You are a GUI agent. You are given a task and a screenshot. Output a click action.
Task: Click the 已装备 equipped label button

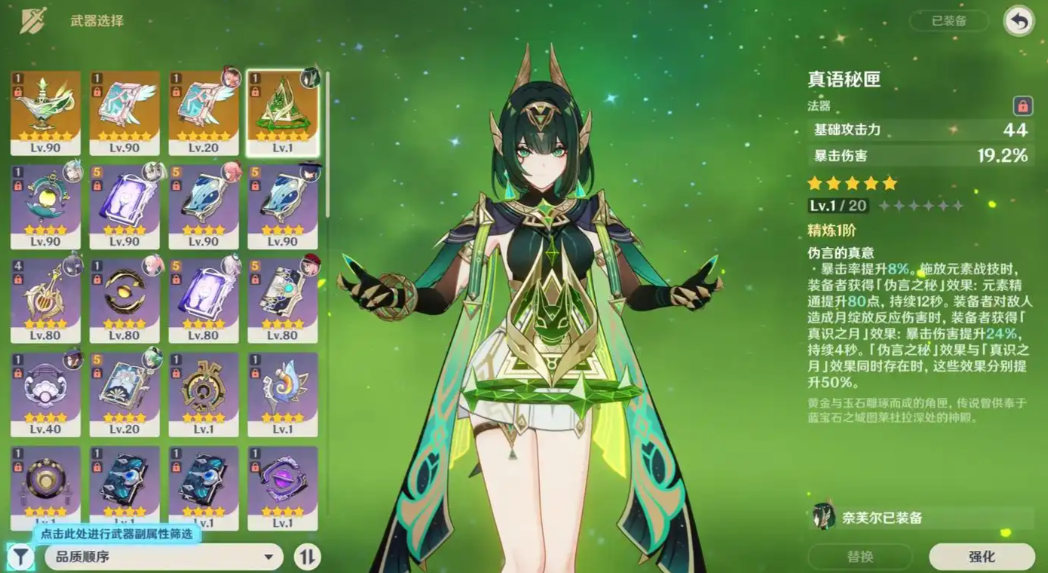pos(948,21)
